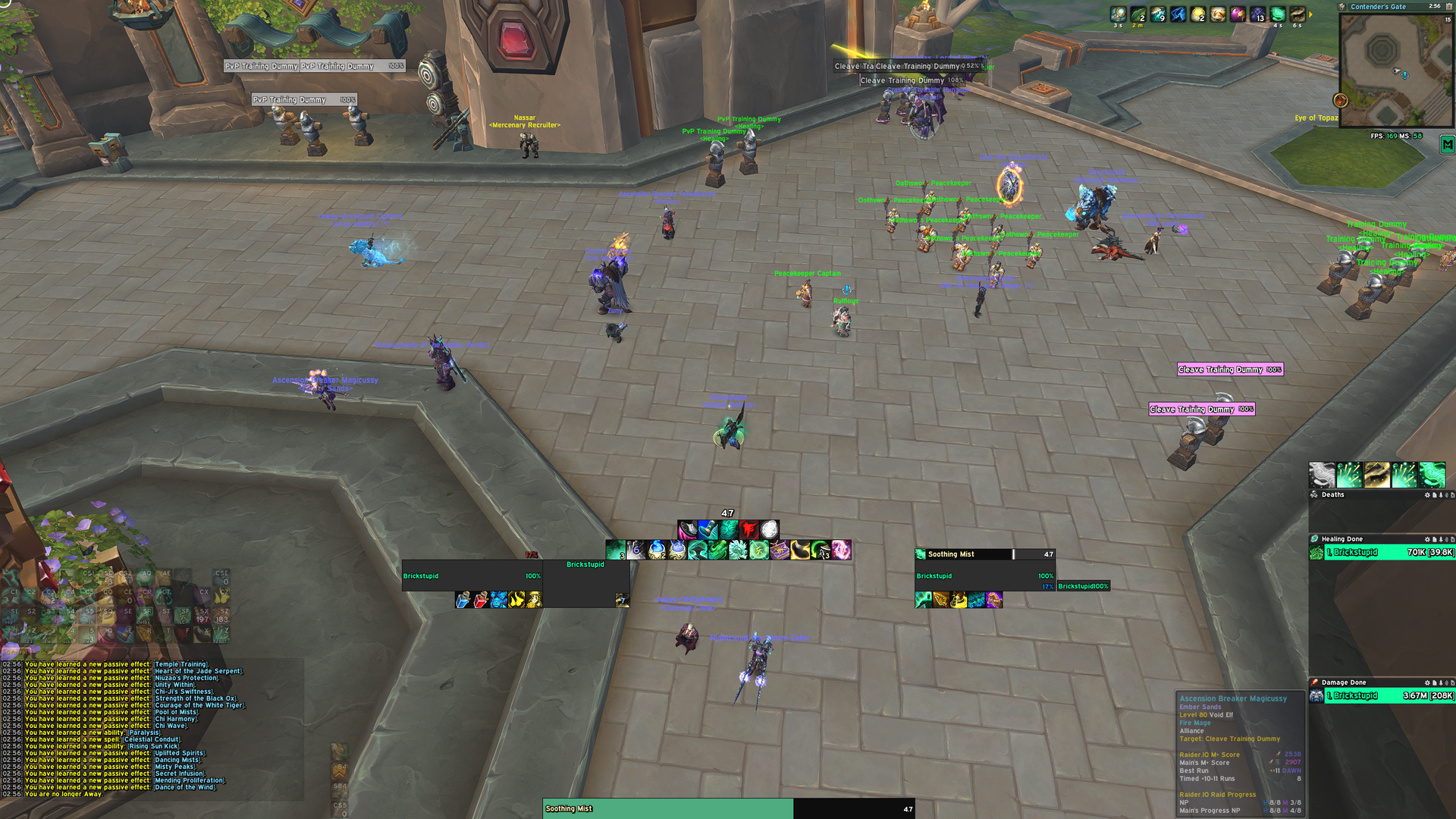This screenshot has width=1456, height=819.
Task: Open the Healing Done meter settings gear
Action: [1426, 539]
